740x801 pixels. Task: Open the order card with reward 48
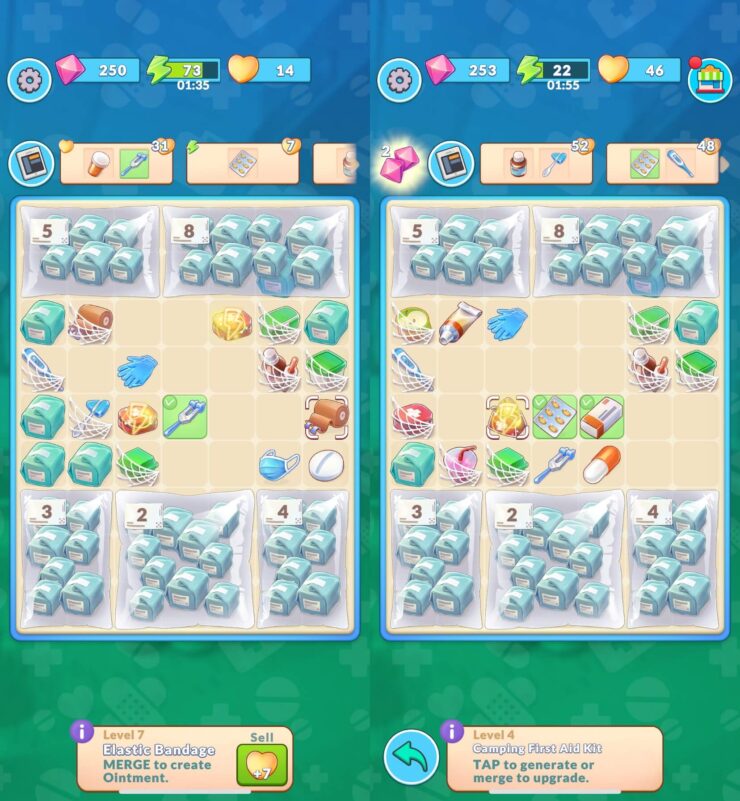coord(660,163)
